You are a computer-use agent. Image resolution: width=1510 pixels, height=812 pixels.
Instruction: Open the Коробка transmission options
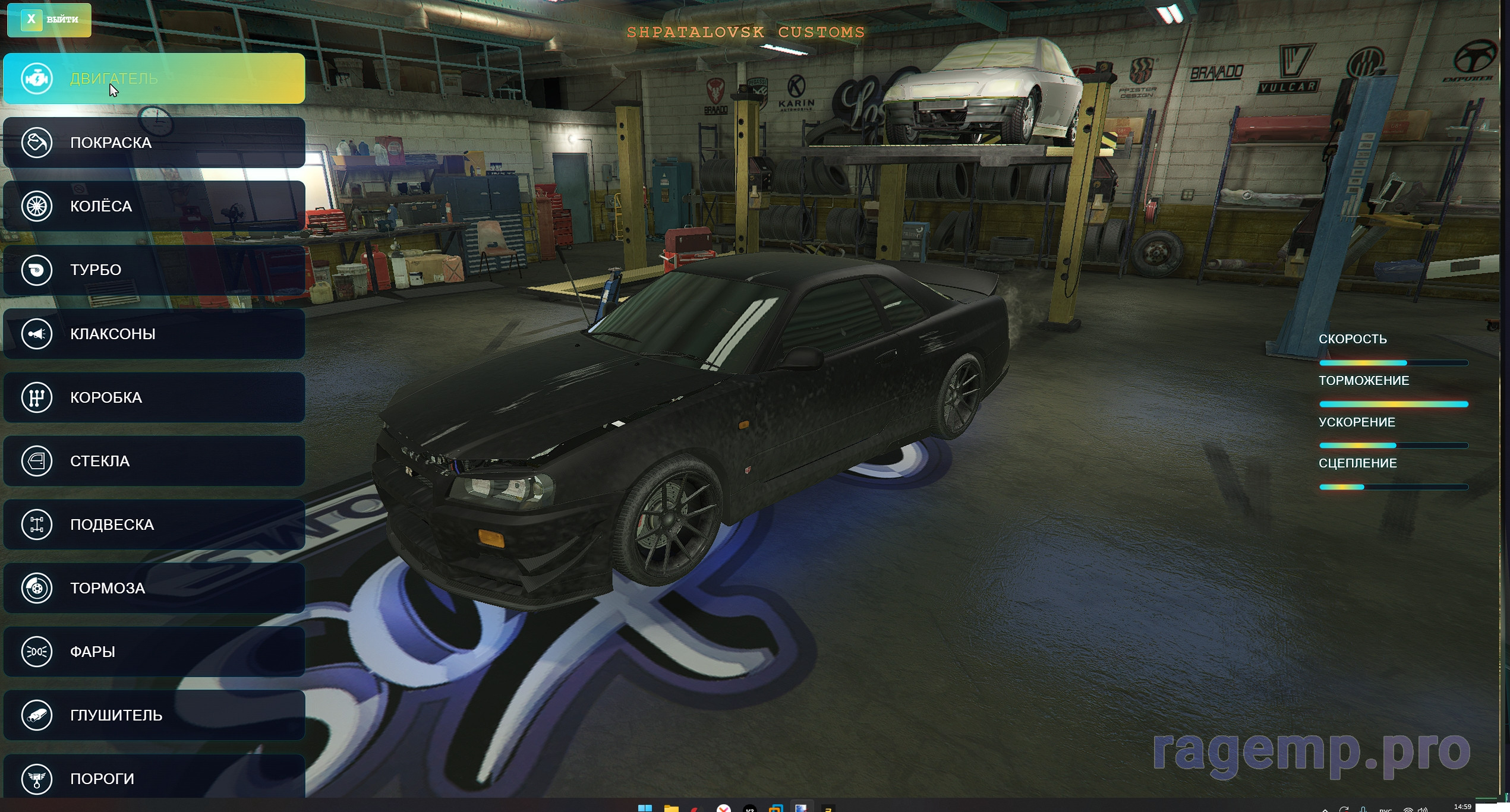154,397
